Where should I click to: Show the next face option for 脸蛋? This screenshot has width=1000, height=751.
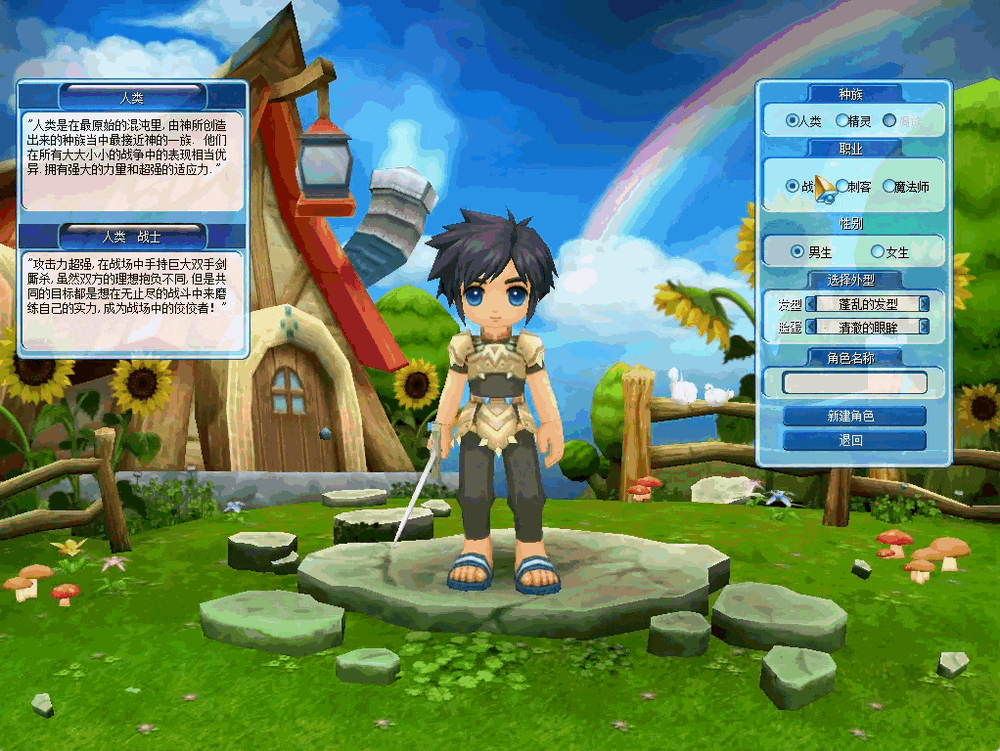924,326
